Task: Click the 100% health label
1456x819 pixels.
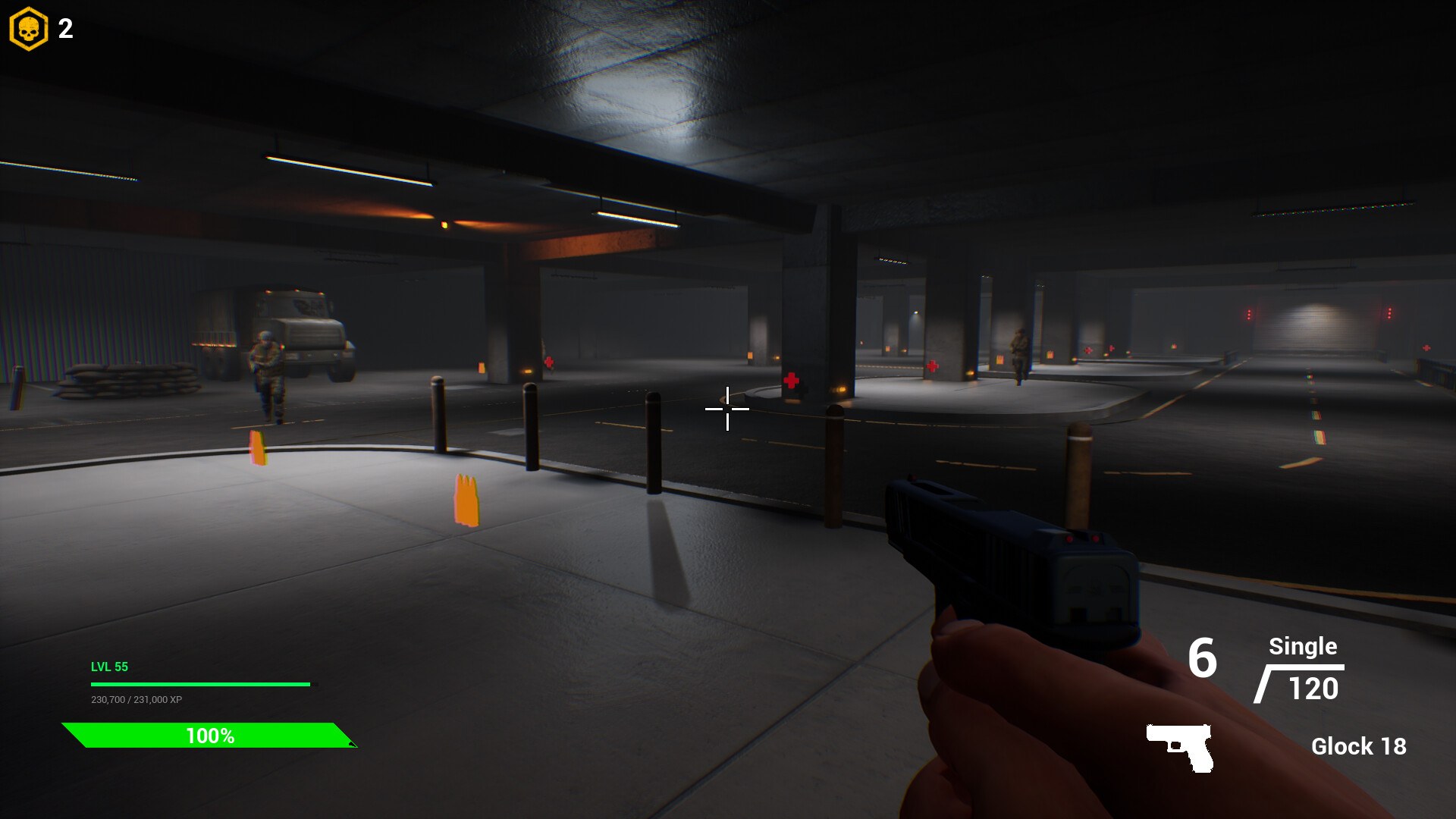Action: pos(211,735)
